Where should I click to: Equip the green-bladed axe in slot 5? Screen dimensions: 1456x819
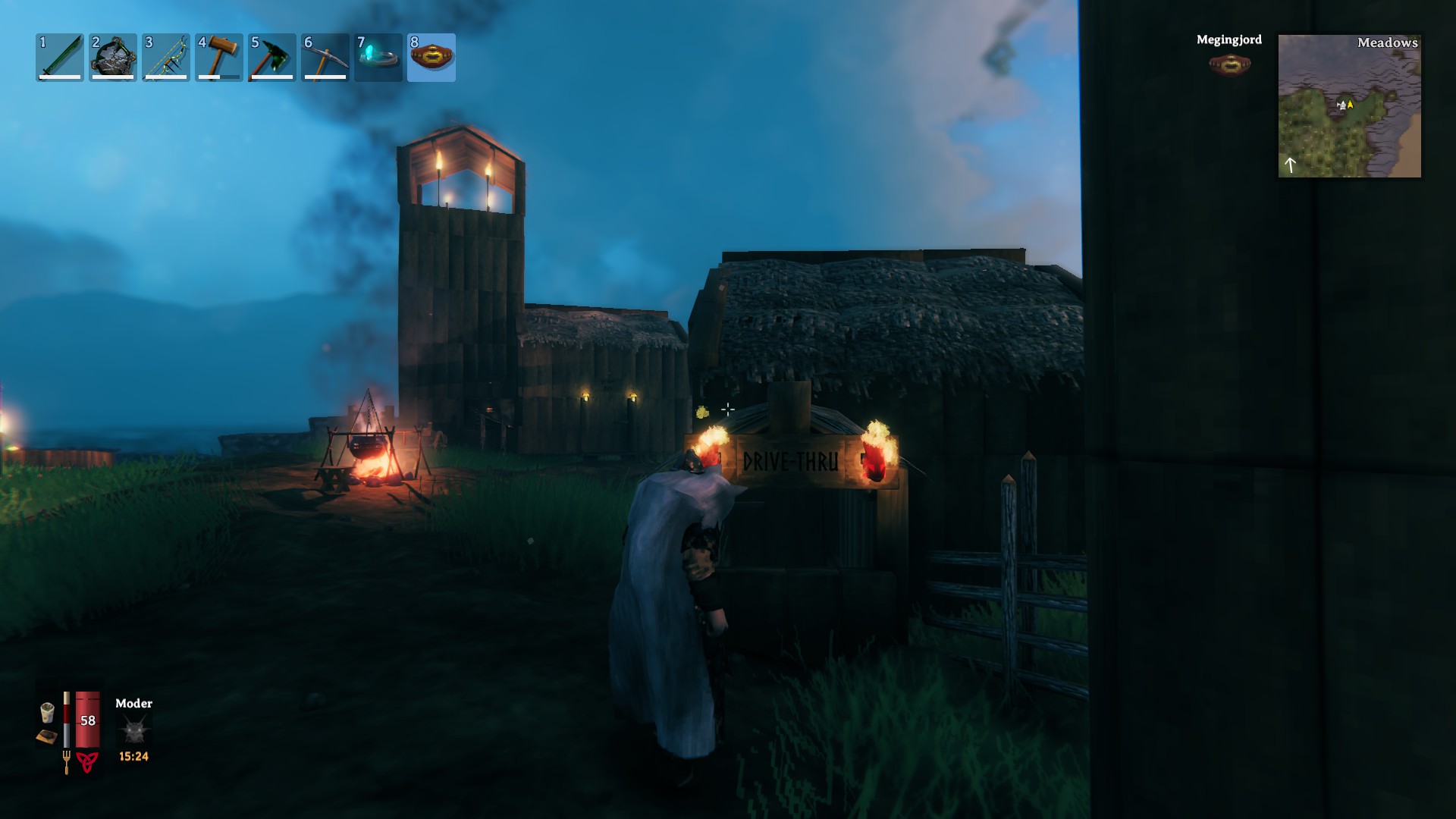(272, 58)
